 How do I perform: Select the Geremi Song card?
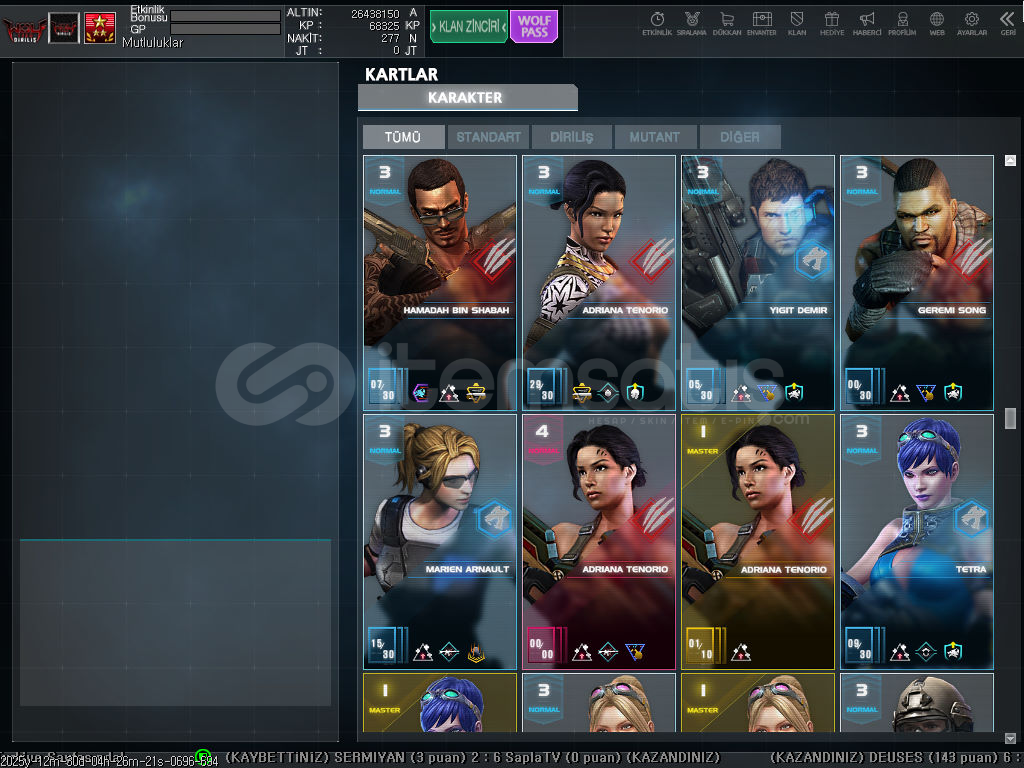(x=917, y=282)
